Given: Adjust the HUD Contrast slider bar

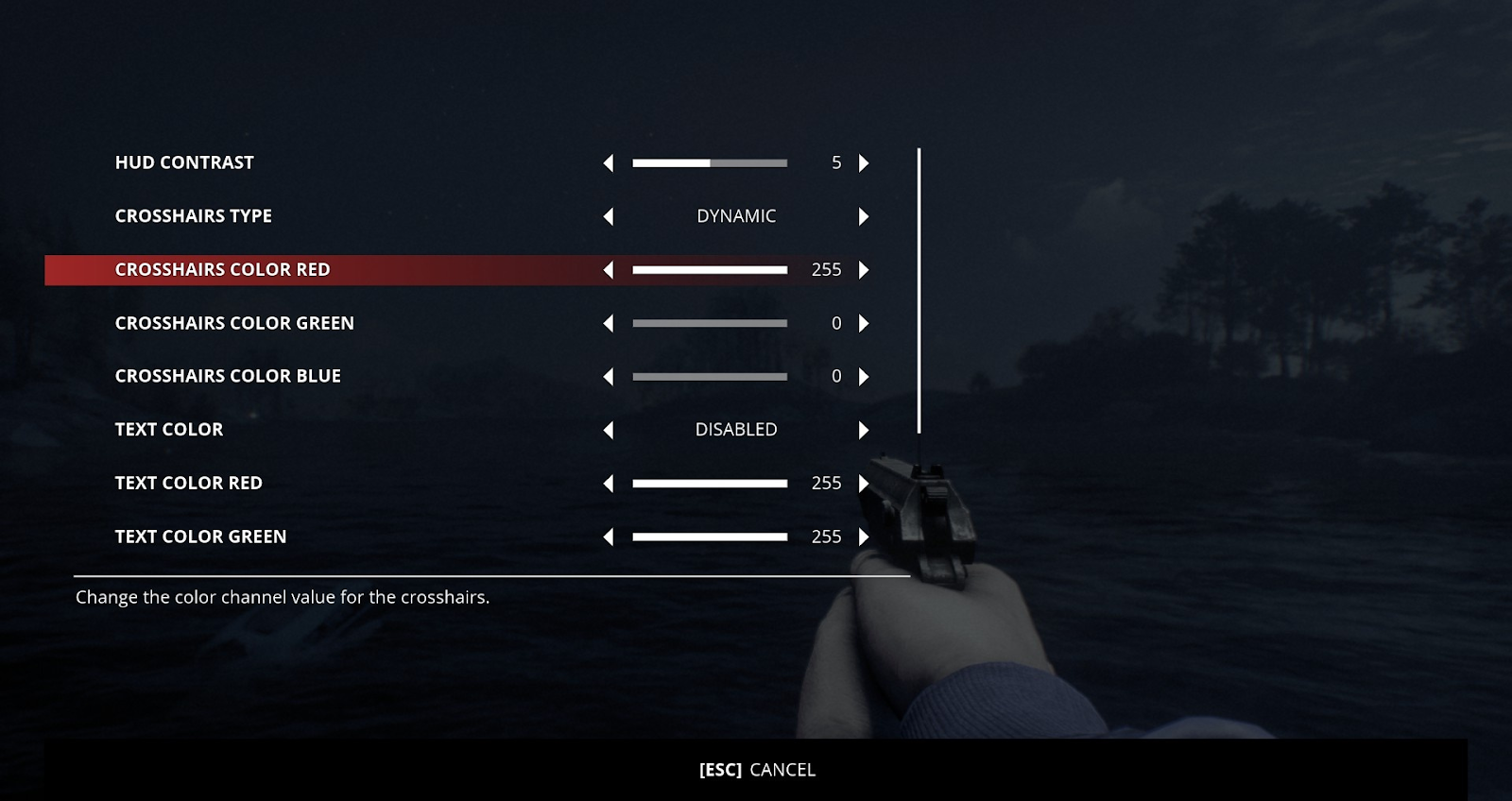Looking at the screenshot, I should pyautogui.click(x=710, y=163).
